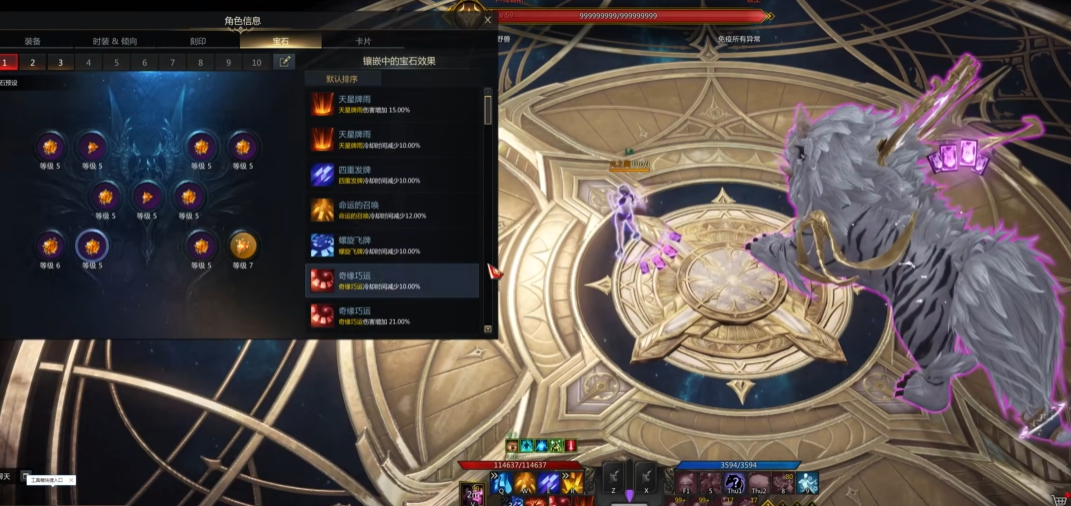Screen dimensions: 1071x506
Task: Select the 宝石 gems tab
Action: (x=281, y=41)
